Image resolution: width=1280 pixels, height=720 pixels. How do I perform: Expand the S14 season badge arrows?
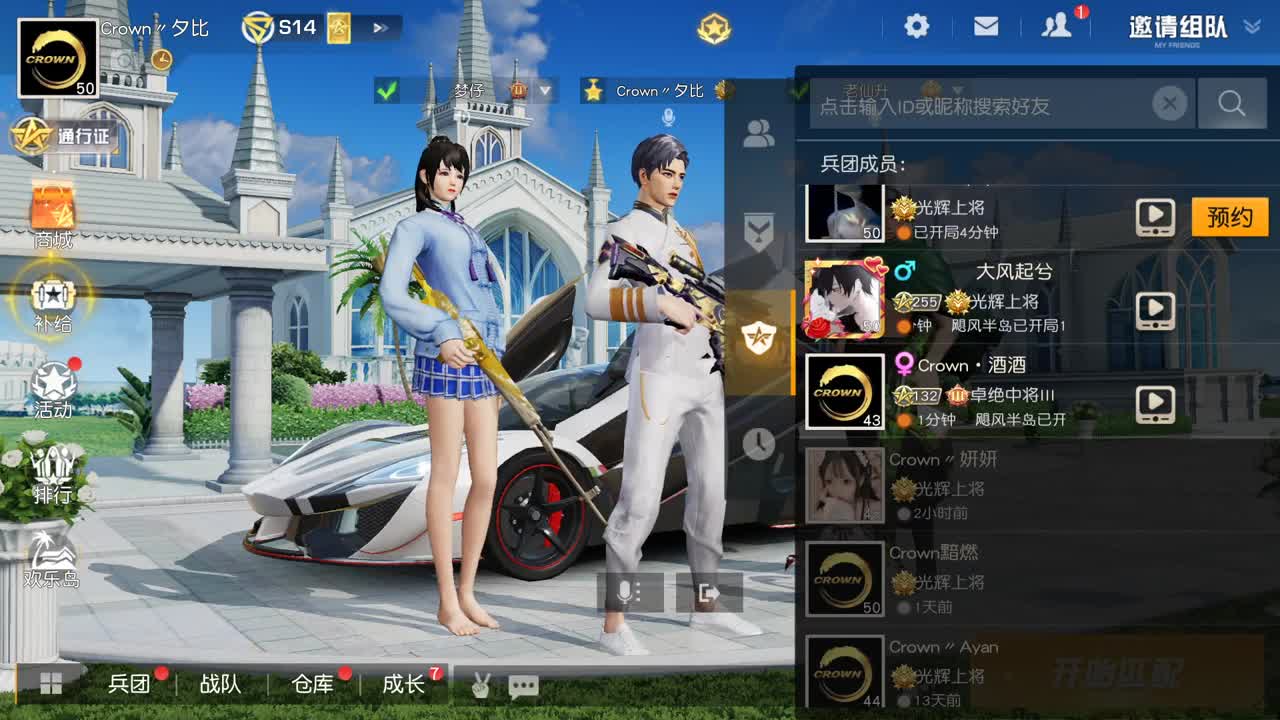pyautogui.click(x=380, y=27)
